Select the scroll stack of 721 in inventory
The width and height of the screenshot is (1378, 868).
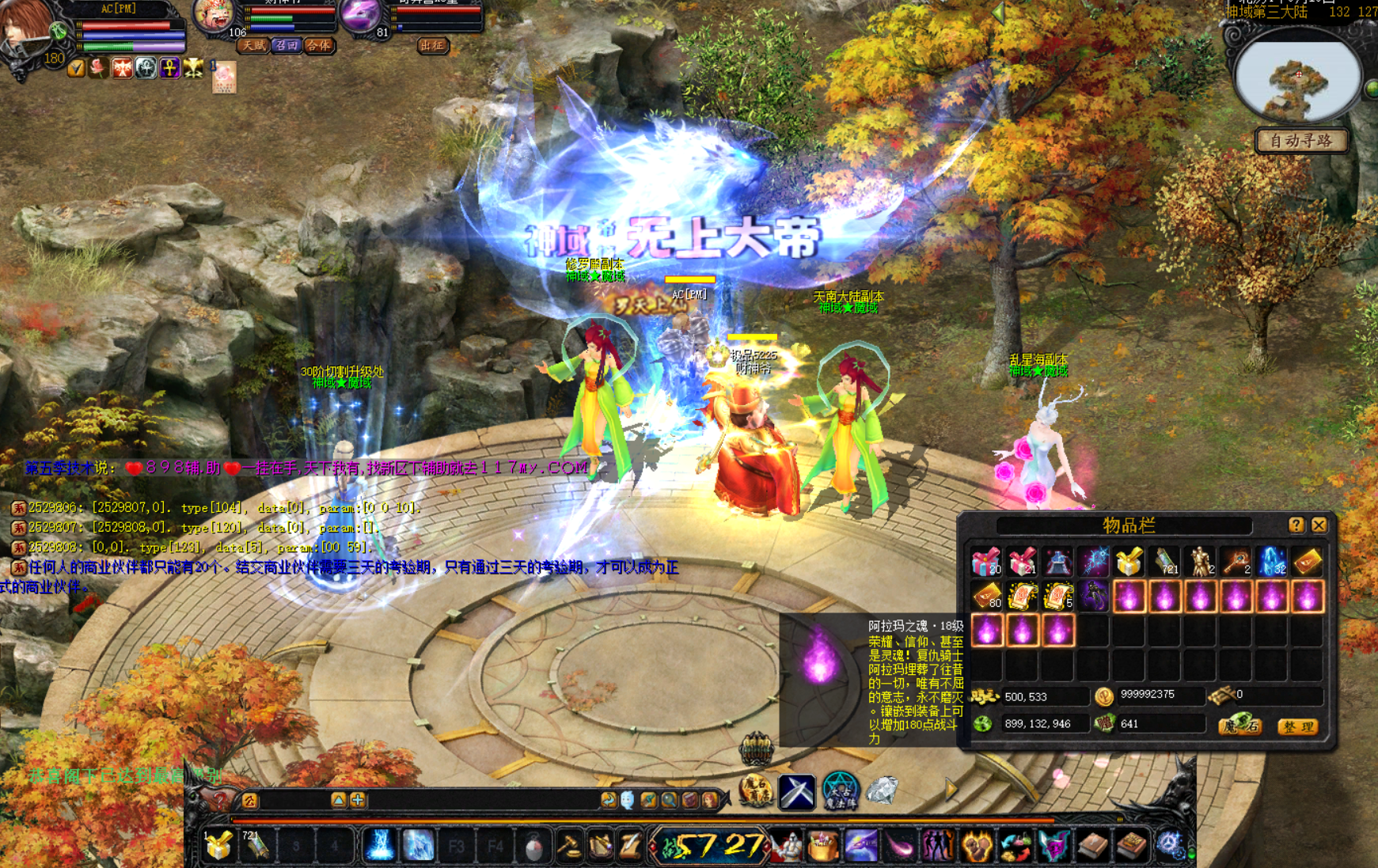pyautogui.click(x=1164, y=561)
